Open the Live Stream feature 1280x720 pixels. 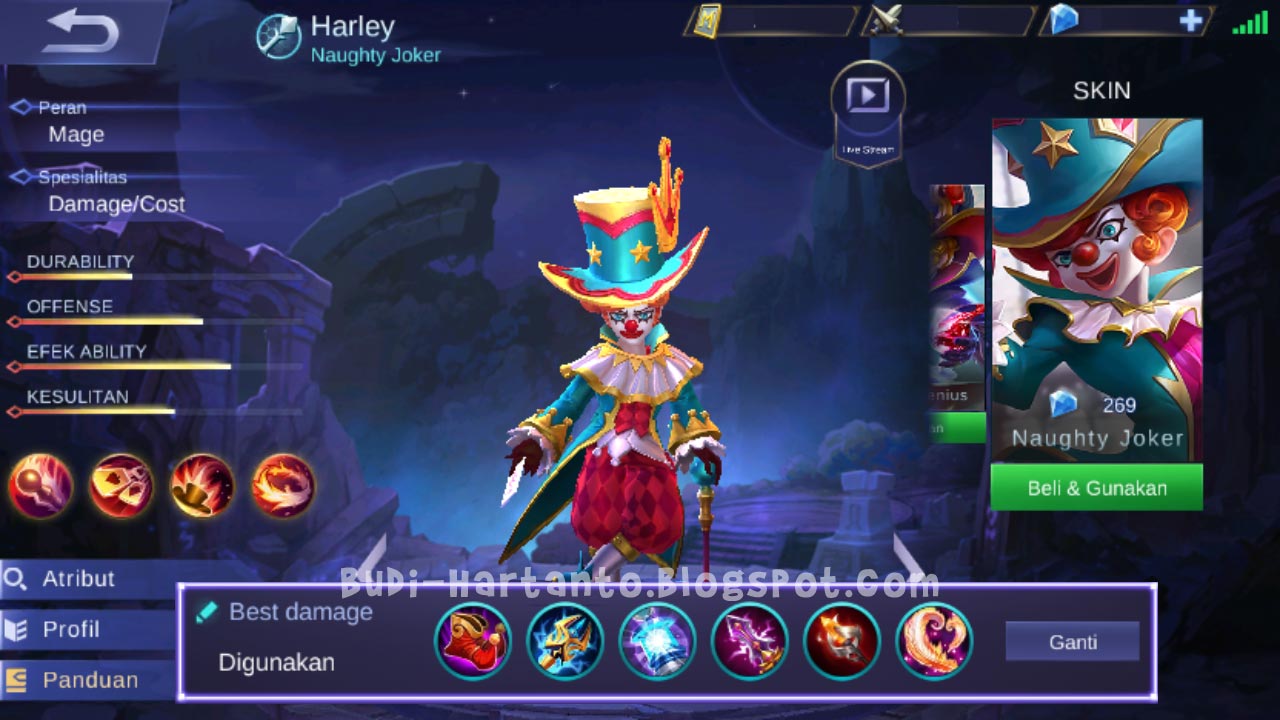866,97
